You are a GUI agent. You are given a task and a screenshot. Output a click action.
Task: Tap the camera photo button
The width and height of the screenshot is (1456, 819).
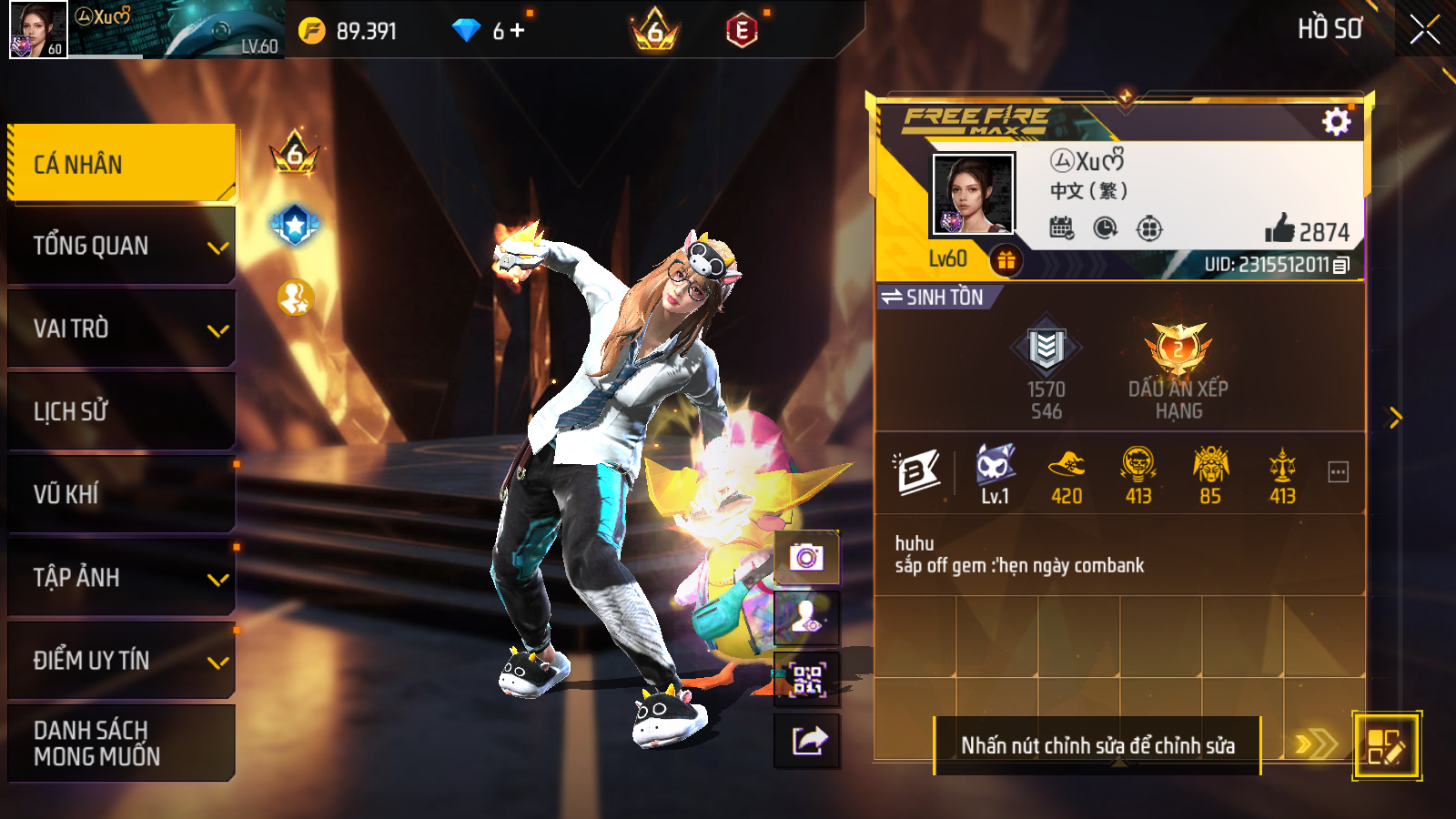[806, 557]
